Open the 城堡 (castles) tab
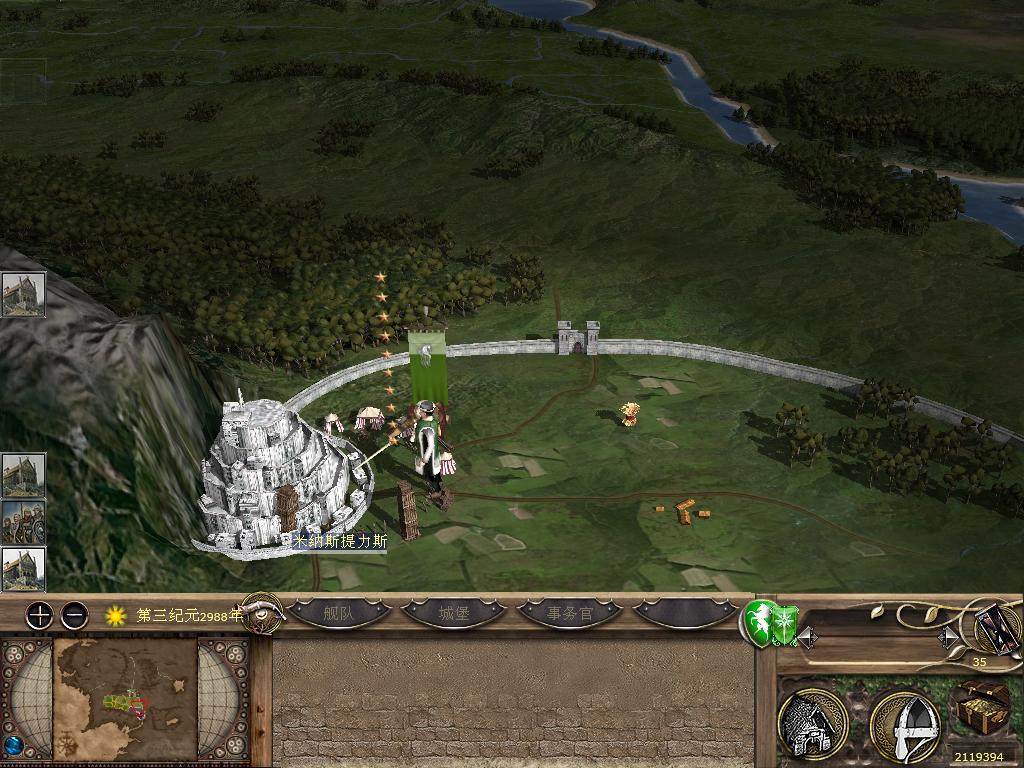The width and height of the screenshot is (1024, 768). coord(453,613)
